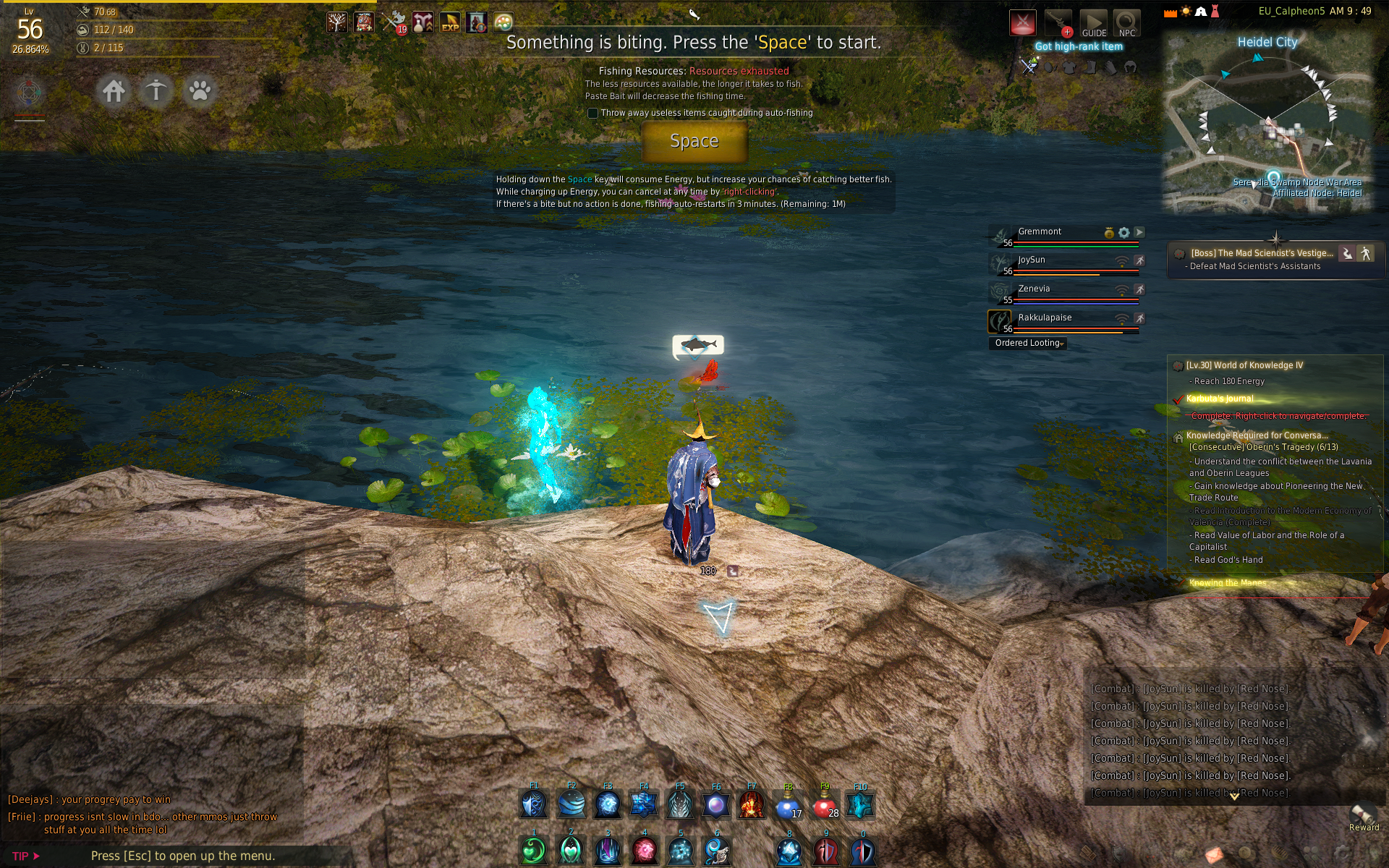
Task: Activate the green heart swirl skill
Action: click(x=534, y=851)
